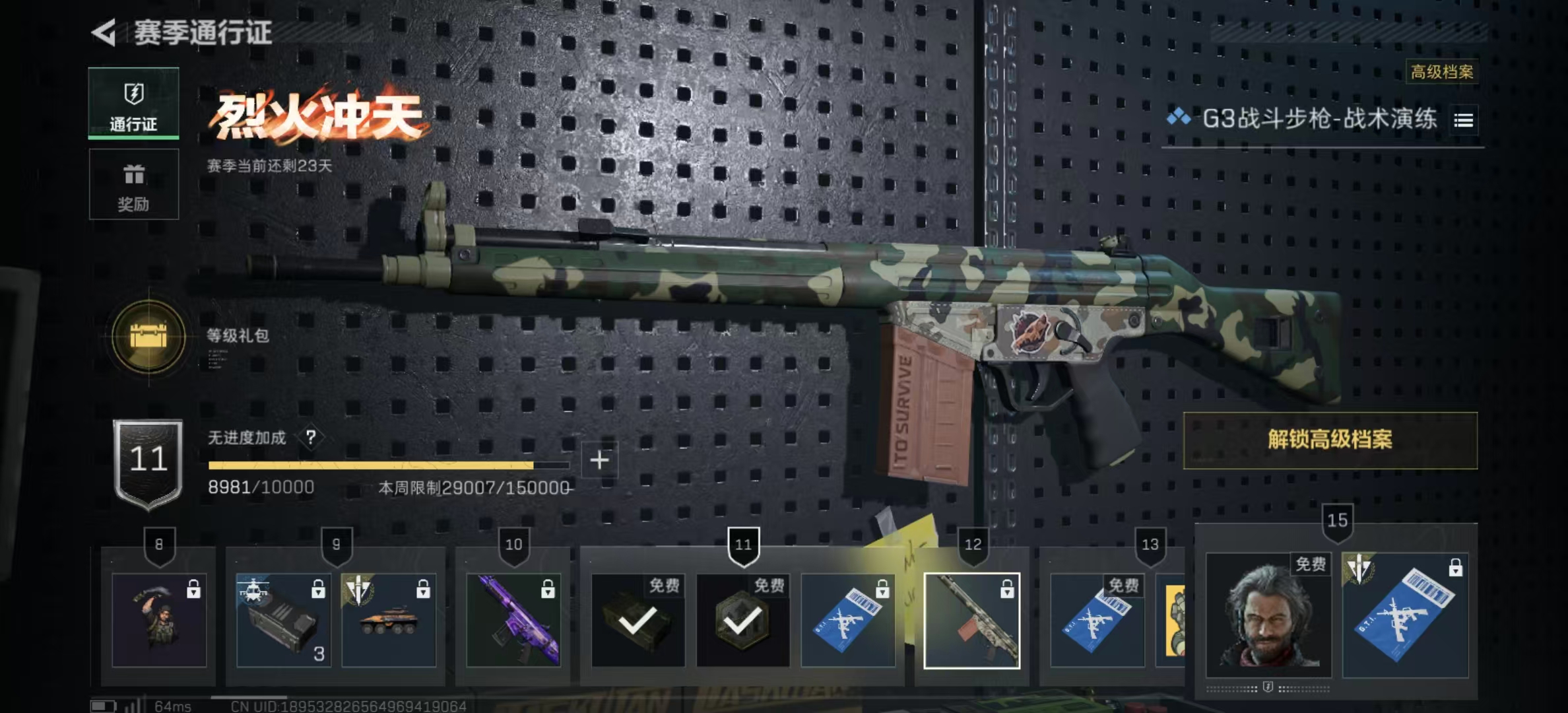
Task: Select the locked blue ticket at level 11
Action: tap(847, 620)
